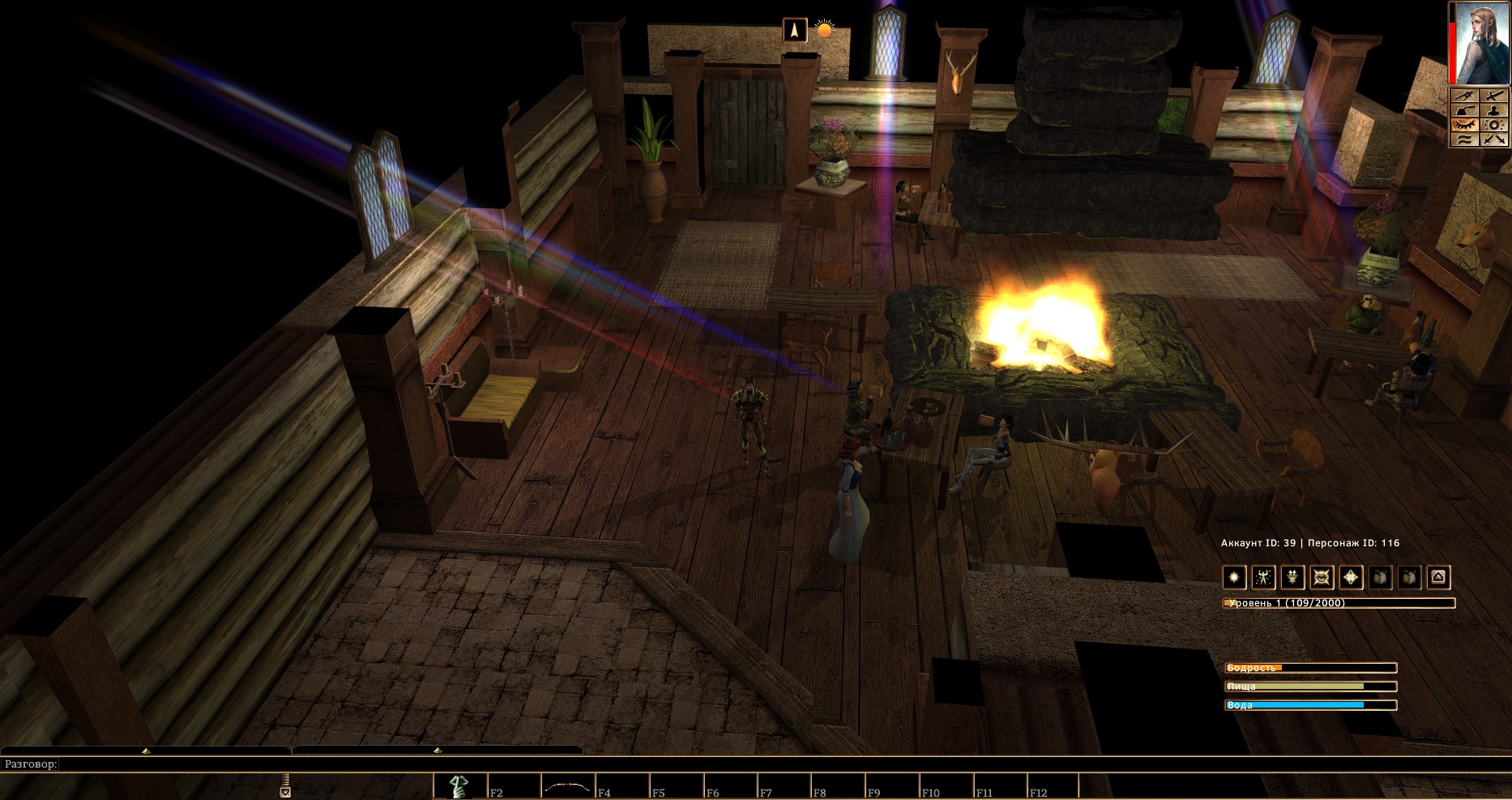Click the person silhouette mode button
Viewport: 1512px width, 800px height.
[1494, 110]
